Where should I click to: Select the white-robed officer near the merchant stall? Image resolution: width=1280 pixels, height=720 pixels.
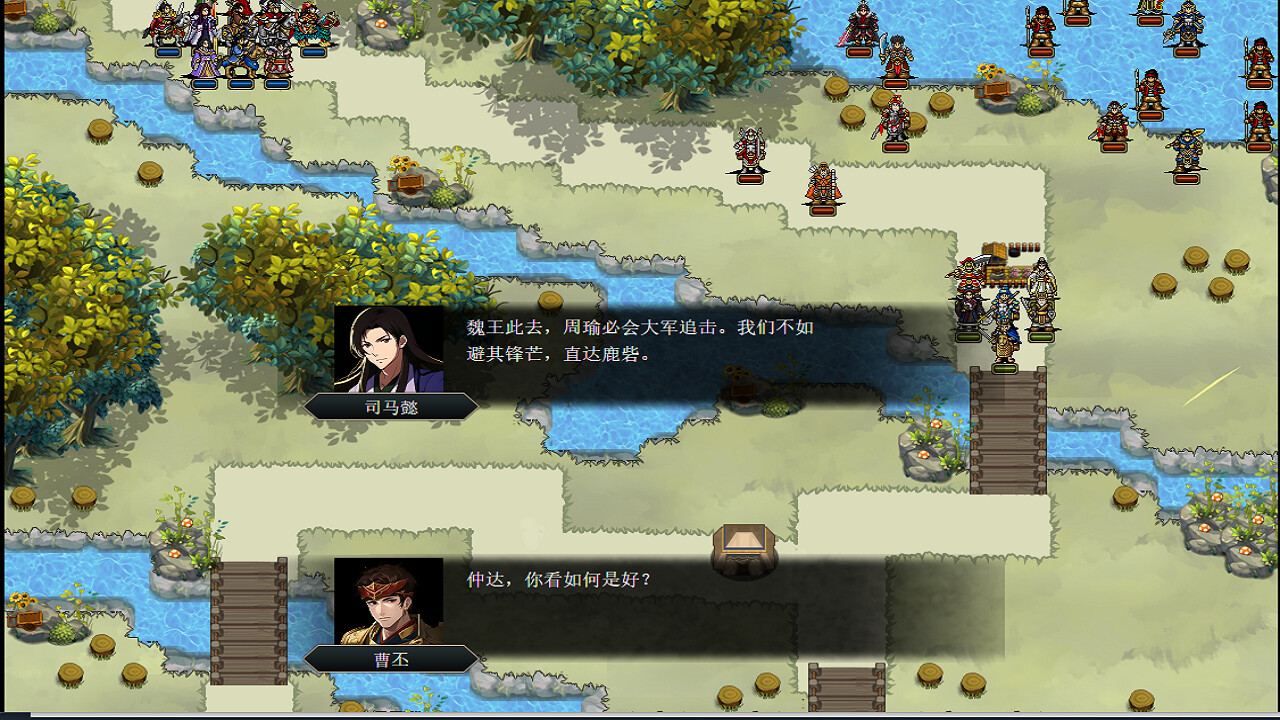click(1041, 278)
